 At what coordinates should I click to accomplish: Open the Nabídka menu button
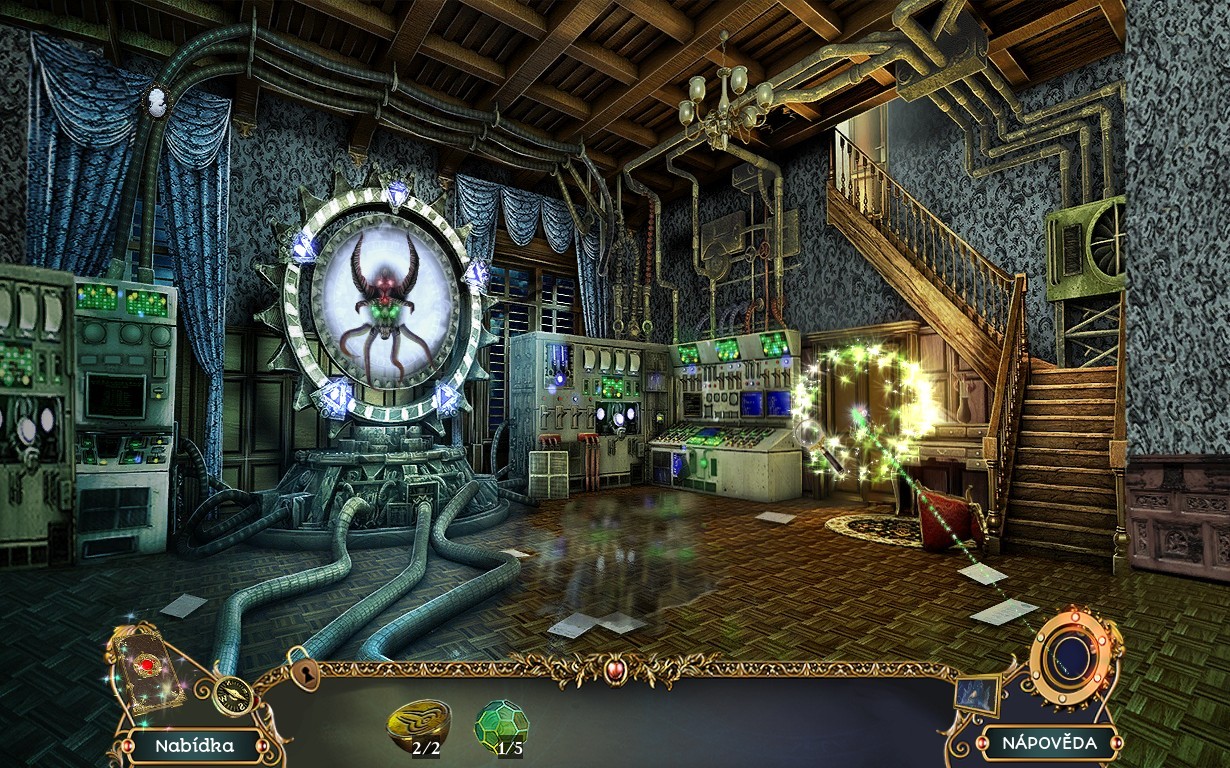(194, 745)
